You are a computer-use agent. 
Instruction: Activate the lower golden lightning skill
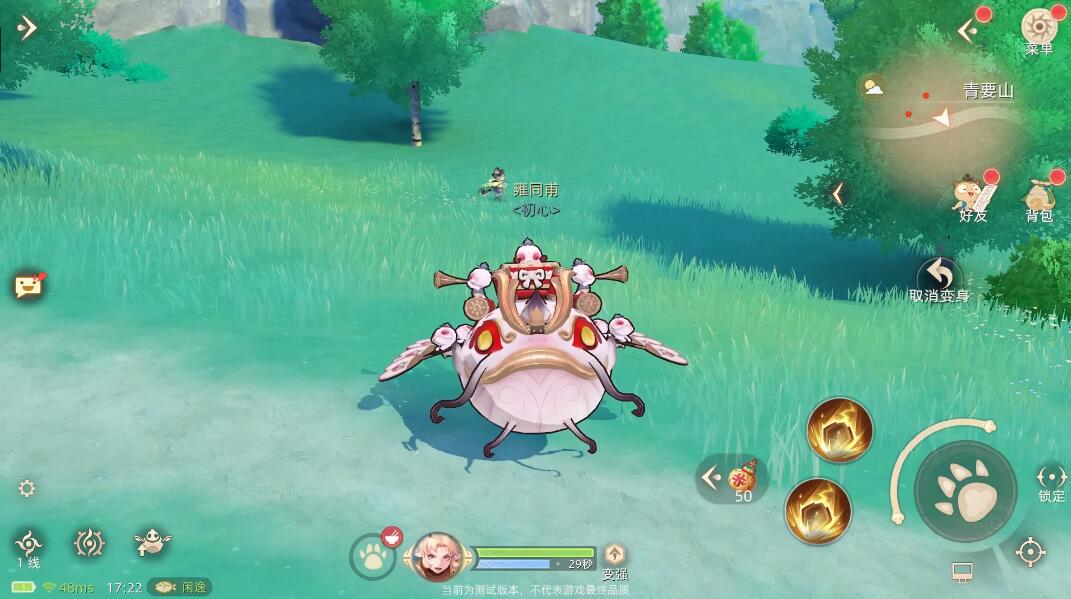[818, 510]
